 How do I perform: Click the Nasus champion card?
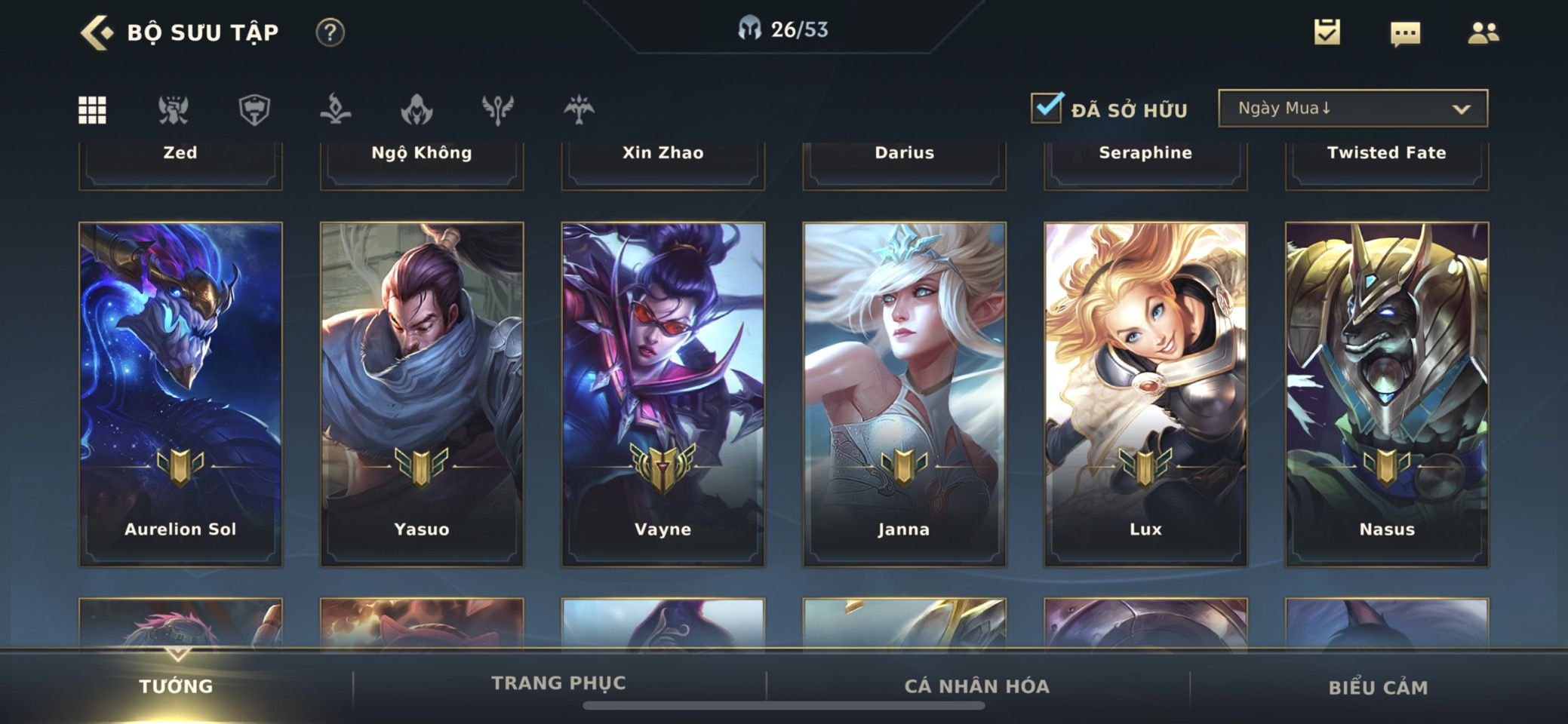pos(1387,394)
